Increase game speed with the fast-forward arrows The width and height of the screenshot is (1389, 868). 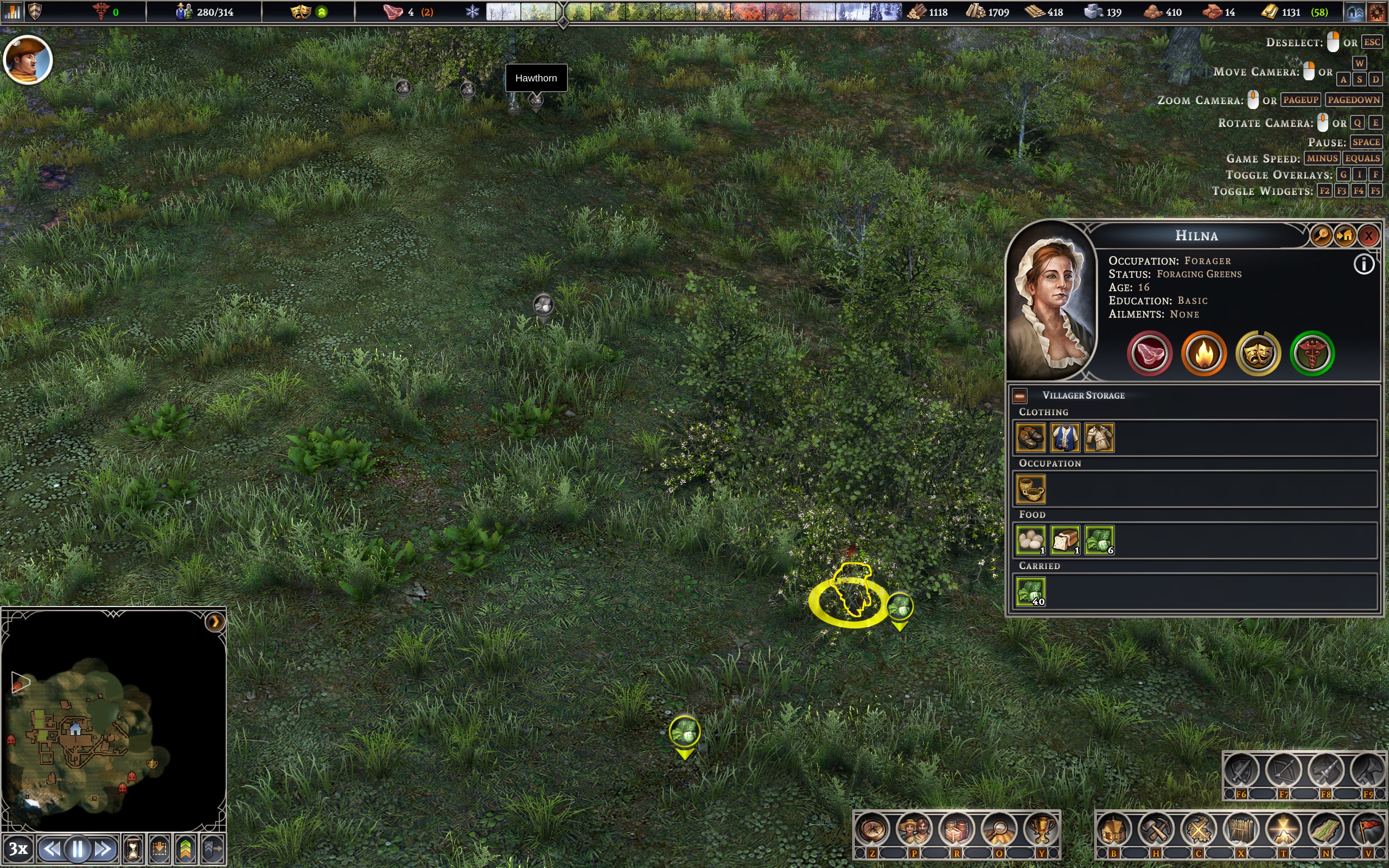click(103, 848)
